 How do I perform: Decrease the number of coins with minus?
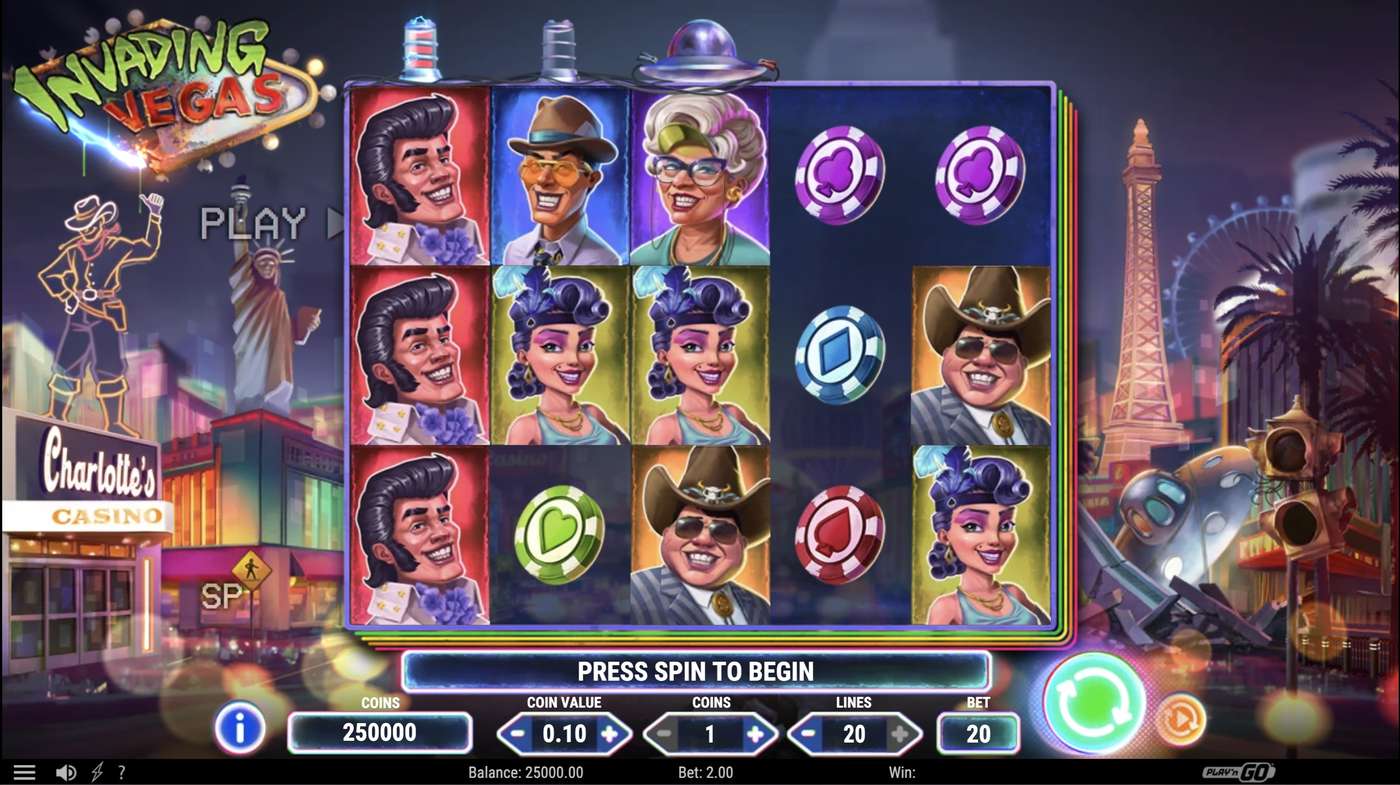pos(661,732)
